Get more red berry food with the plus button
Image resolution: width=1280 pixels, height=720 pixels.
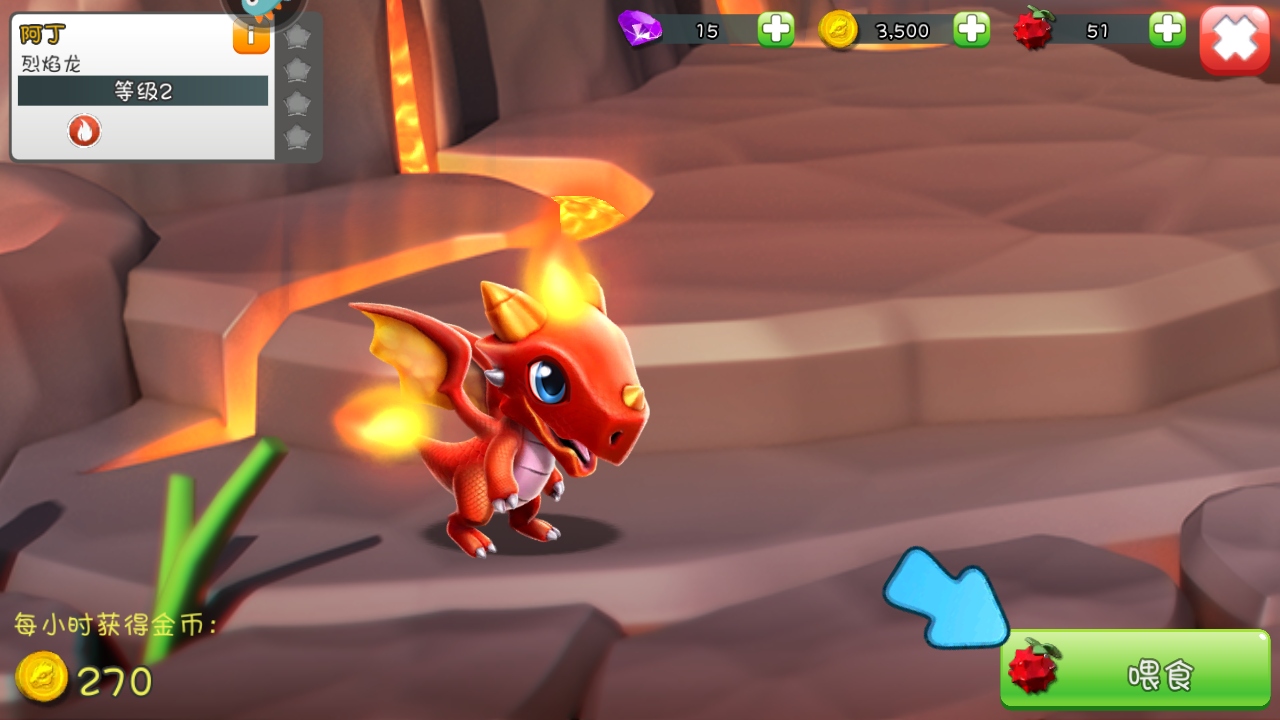click(x=1167, y=30)
